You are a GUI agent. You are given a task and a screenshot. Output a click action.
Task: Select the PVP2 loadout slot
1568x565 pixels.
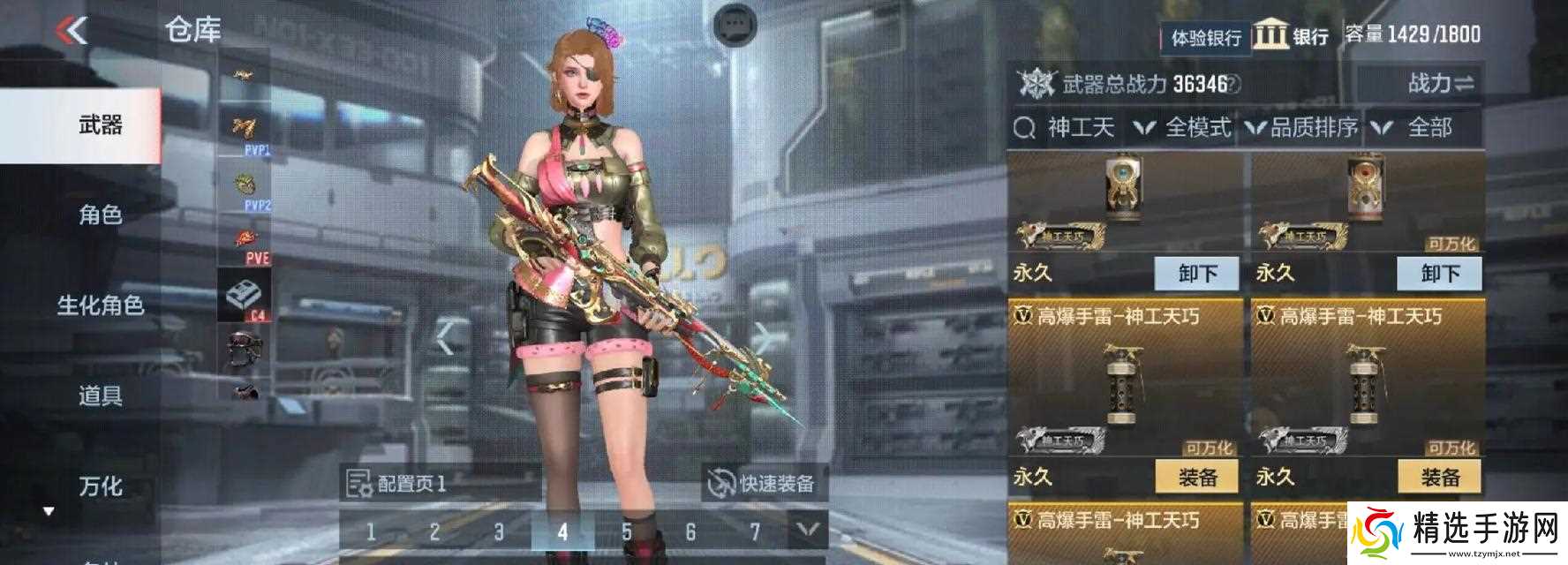(245, 189)
